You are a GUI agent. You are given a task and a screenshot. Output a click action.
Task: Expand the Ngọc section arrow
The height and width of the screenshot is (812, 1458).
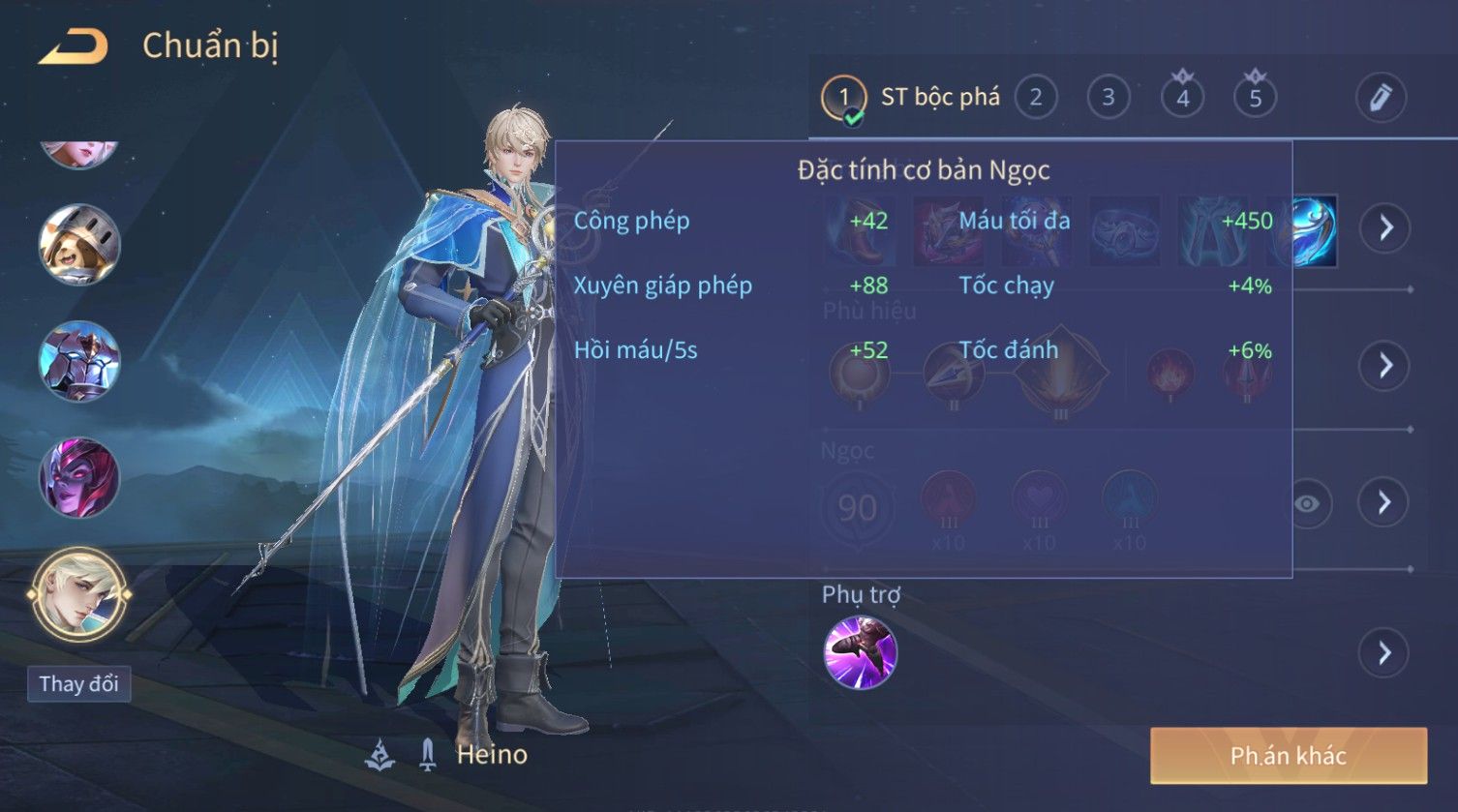point(1385,501)
